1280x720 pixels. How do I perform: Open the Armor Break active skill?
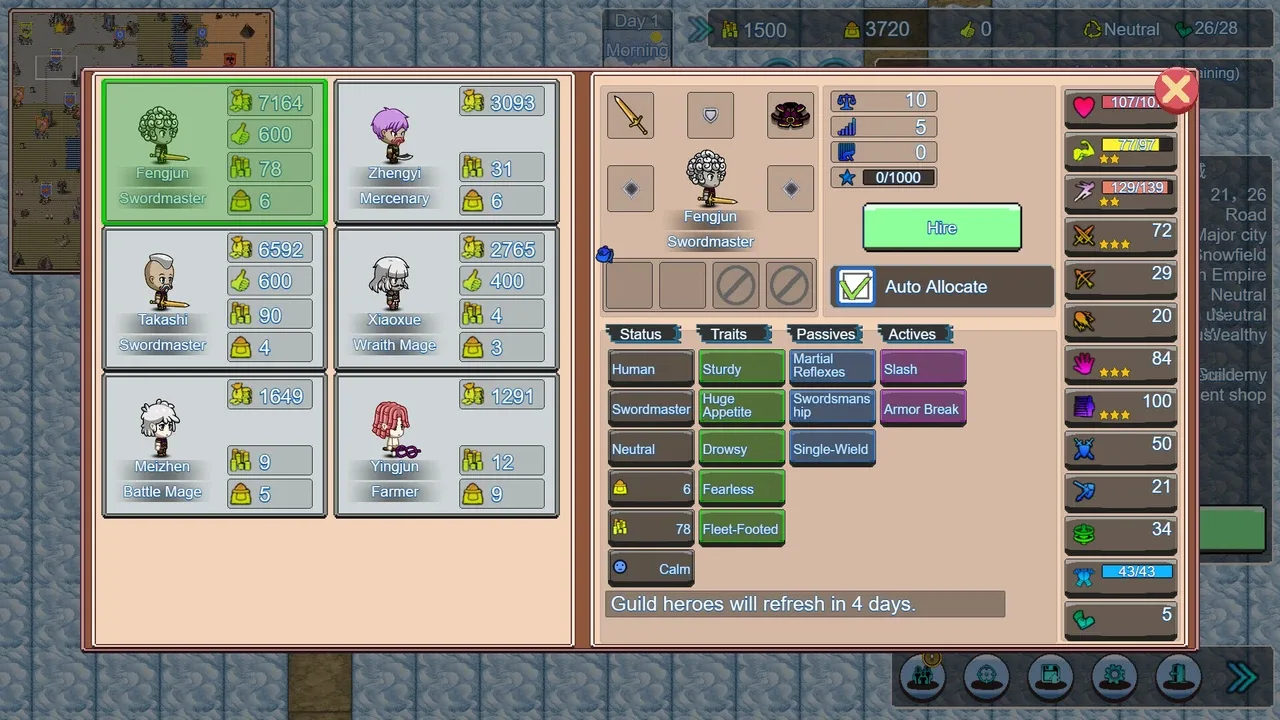click(x=923, y=409)
